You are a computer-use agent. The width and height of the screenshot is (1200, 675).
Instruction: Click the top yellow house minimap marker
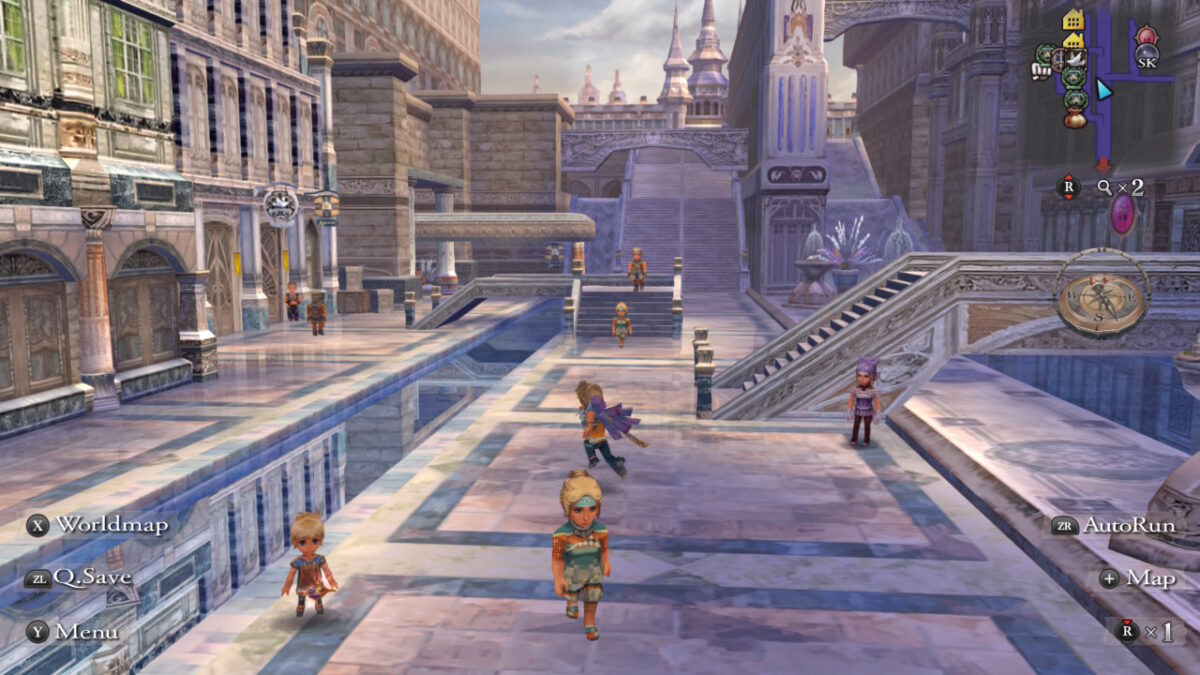(1074, 20)
